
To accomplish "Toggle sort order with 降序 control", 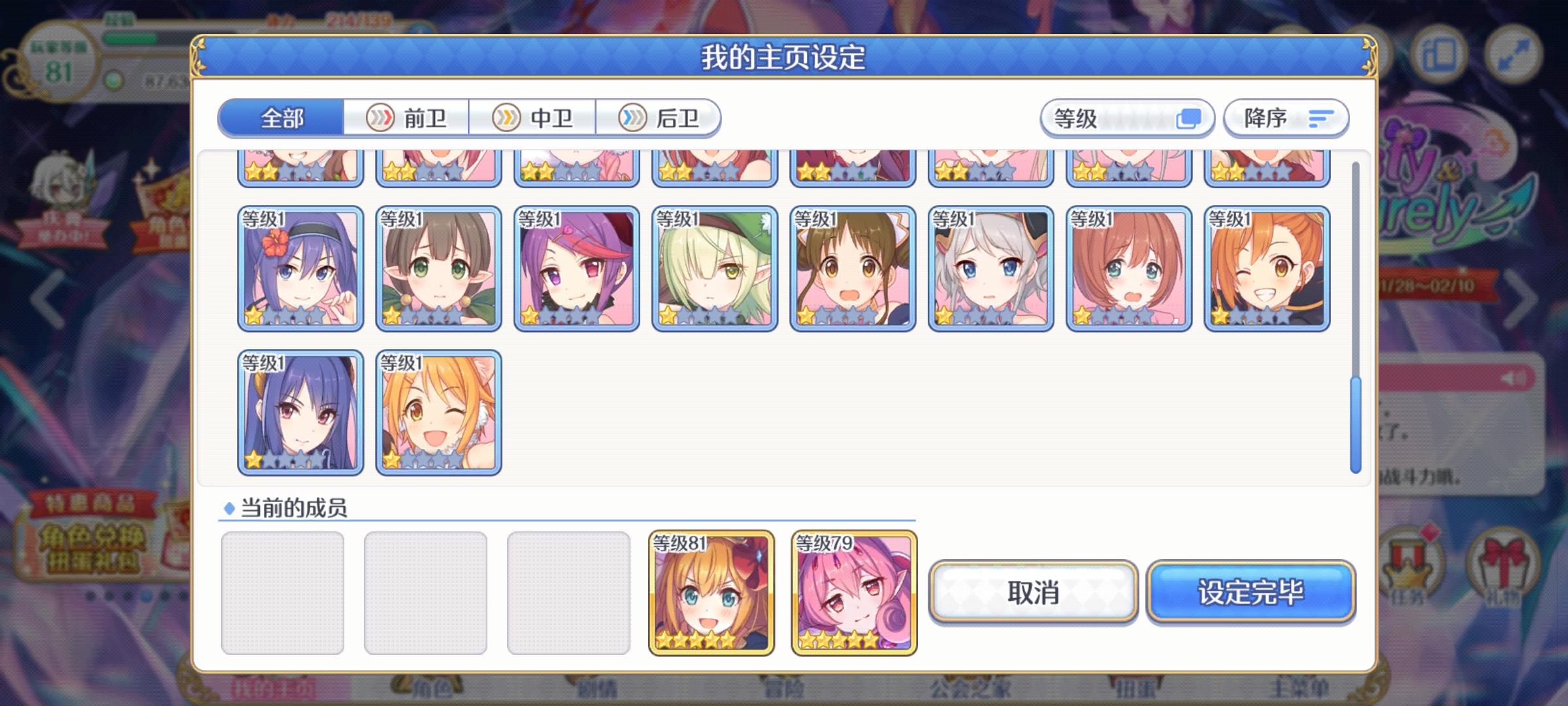I will click(x=1284, y=118).
